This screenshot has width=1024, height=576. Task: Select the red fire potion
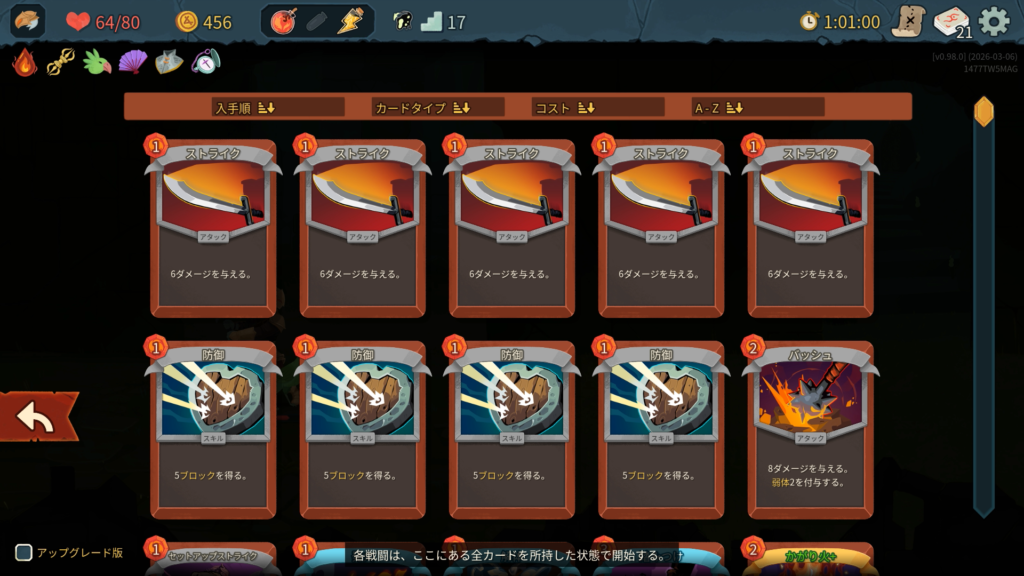point(284,21)
